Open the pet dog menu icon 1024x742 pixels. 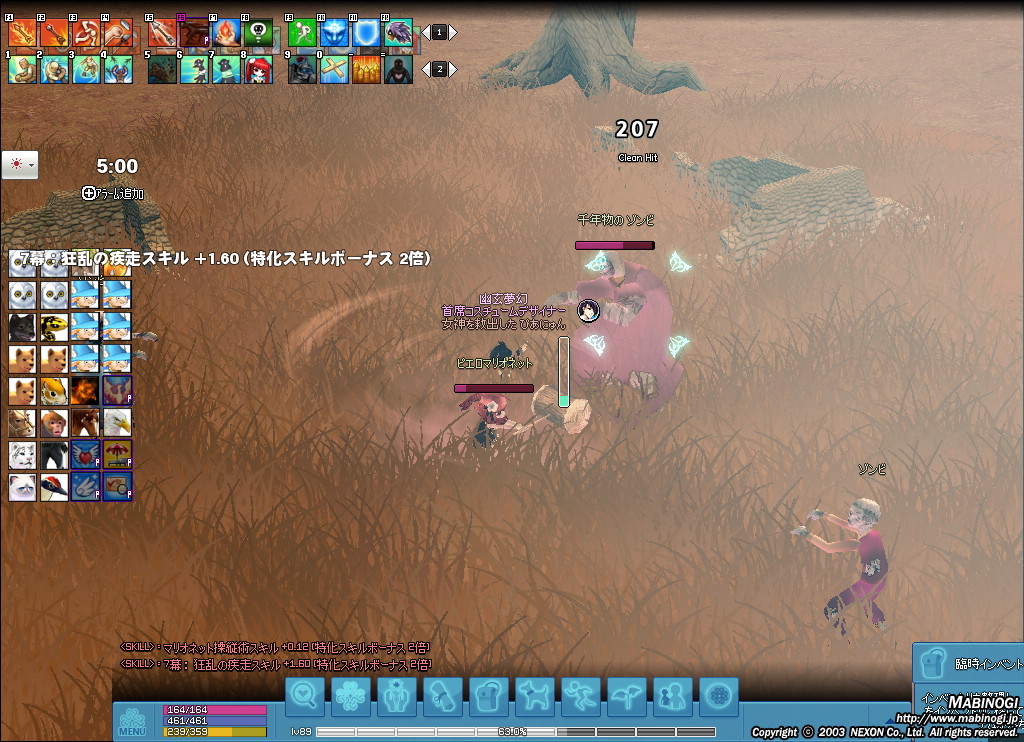point(532,694)
